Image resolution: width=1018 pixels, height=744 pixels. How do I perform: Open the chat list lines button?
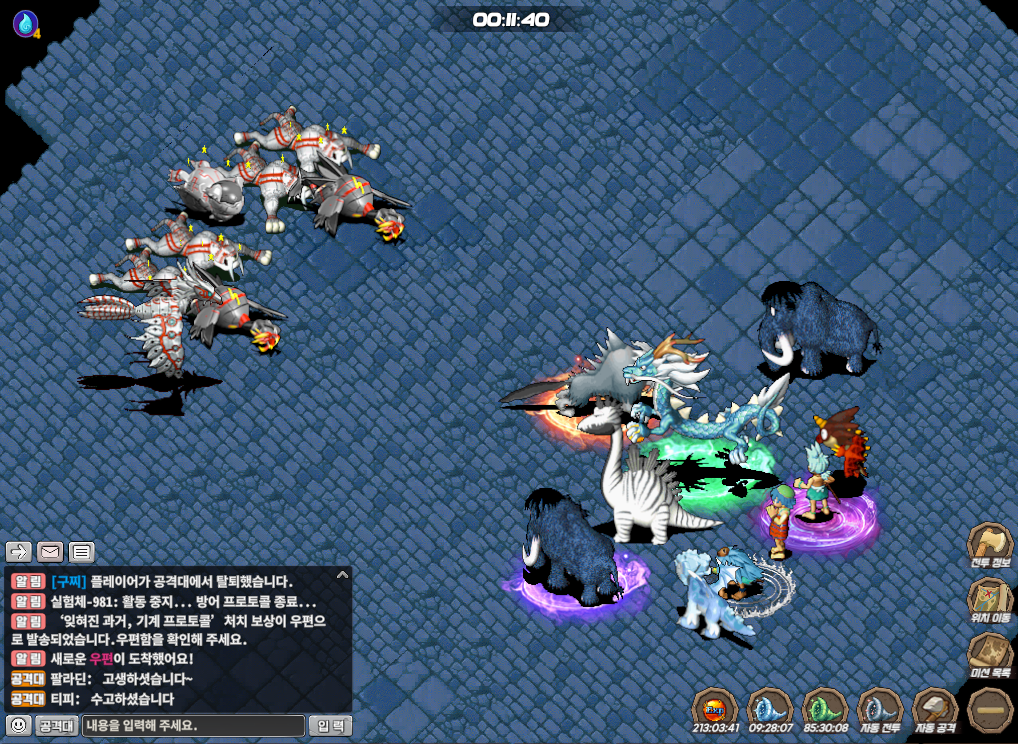pos(81,551)
